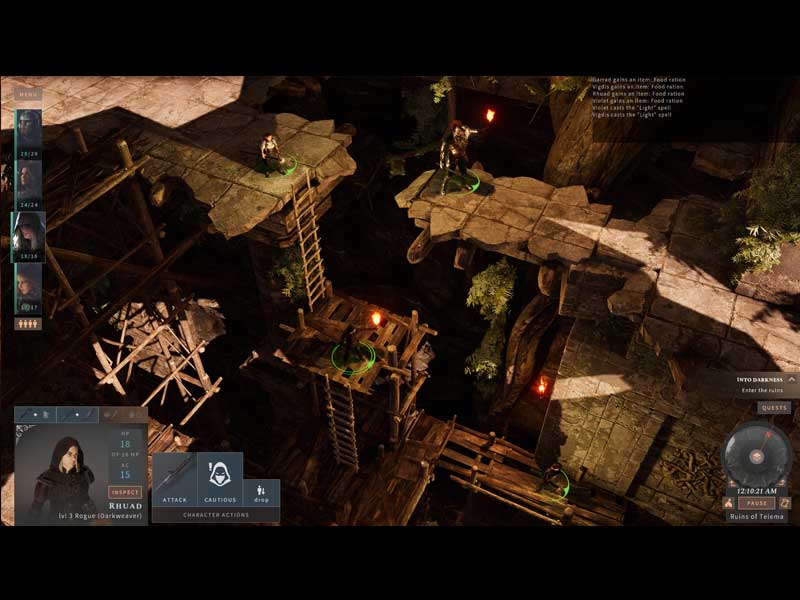
Task: Collapse the Into Darkness quest tracker
Action: [x=791, y=379]
